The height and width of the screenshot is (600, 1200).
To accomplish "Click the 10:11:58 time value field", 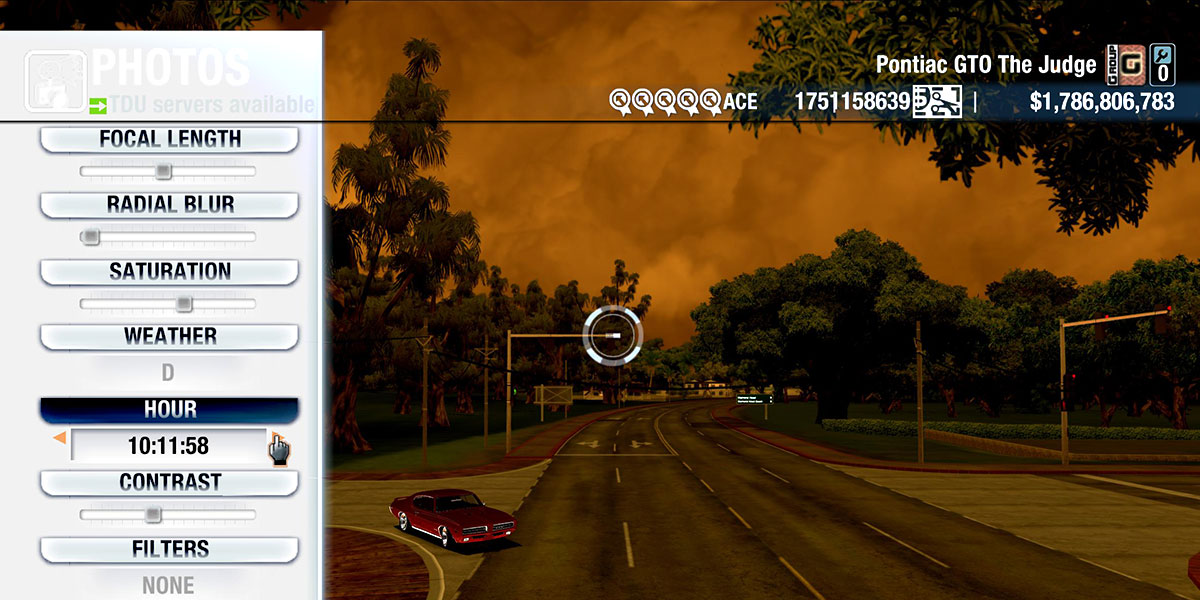I will (x=167, y=446).
